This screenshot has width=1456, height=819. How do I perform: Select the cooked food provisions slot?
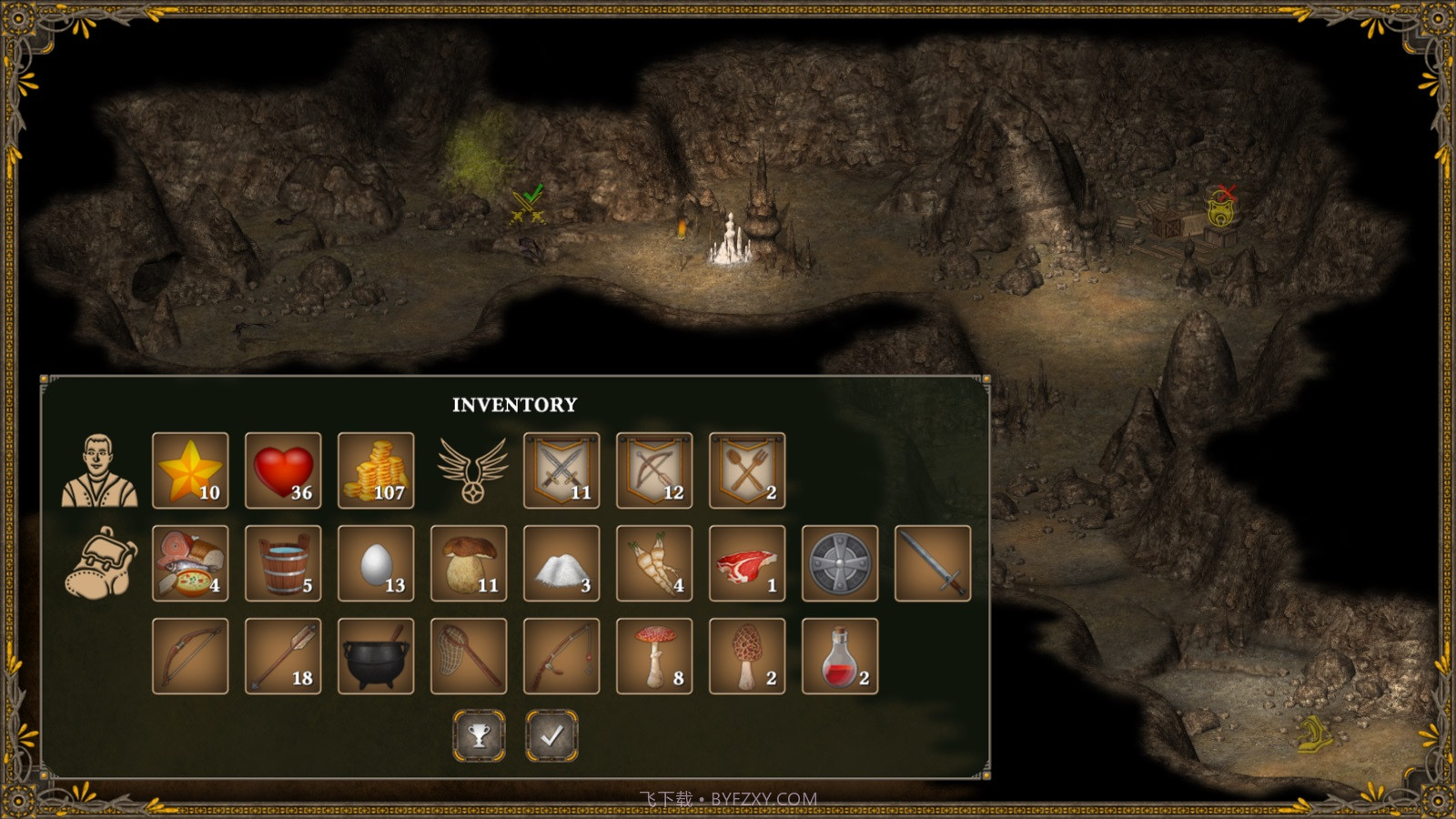[190, 563]
